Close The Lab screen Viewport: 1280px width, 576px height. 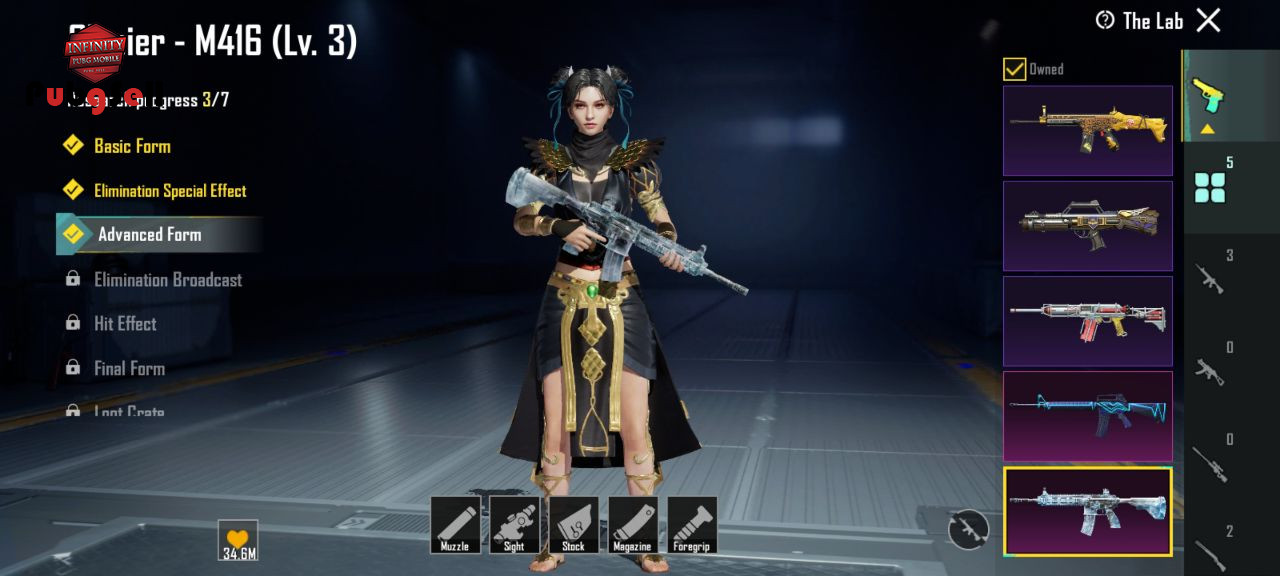click(x=1208, y=20)
